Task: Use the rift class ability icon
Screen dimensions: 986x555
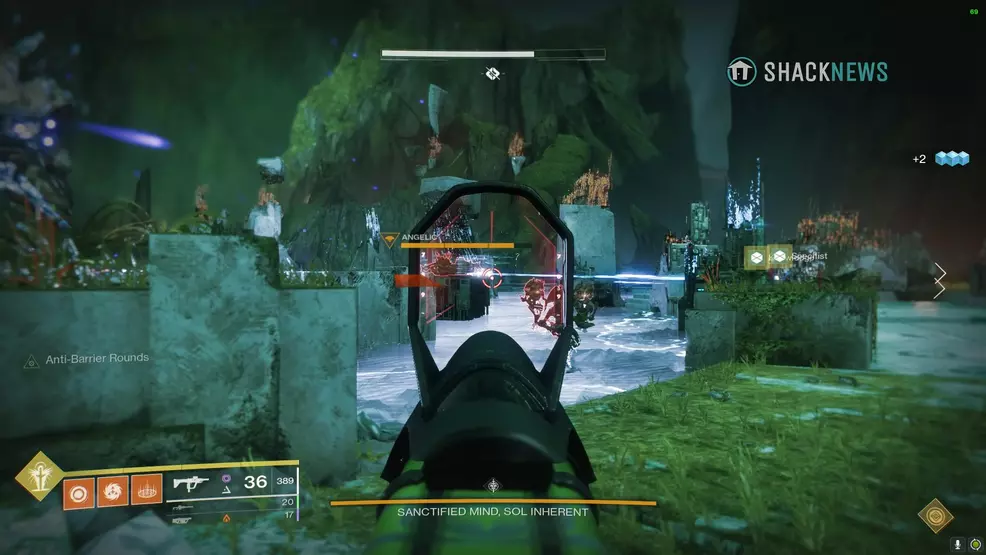Action: (146, 493)
